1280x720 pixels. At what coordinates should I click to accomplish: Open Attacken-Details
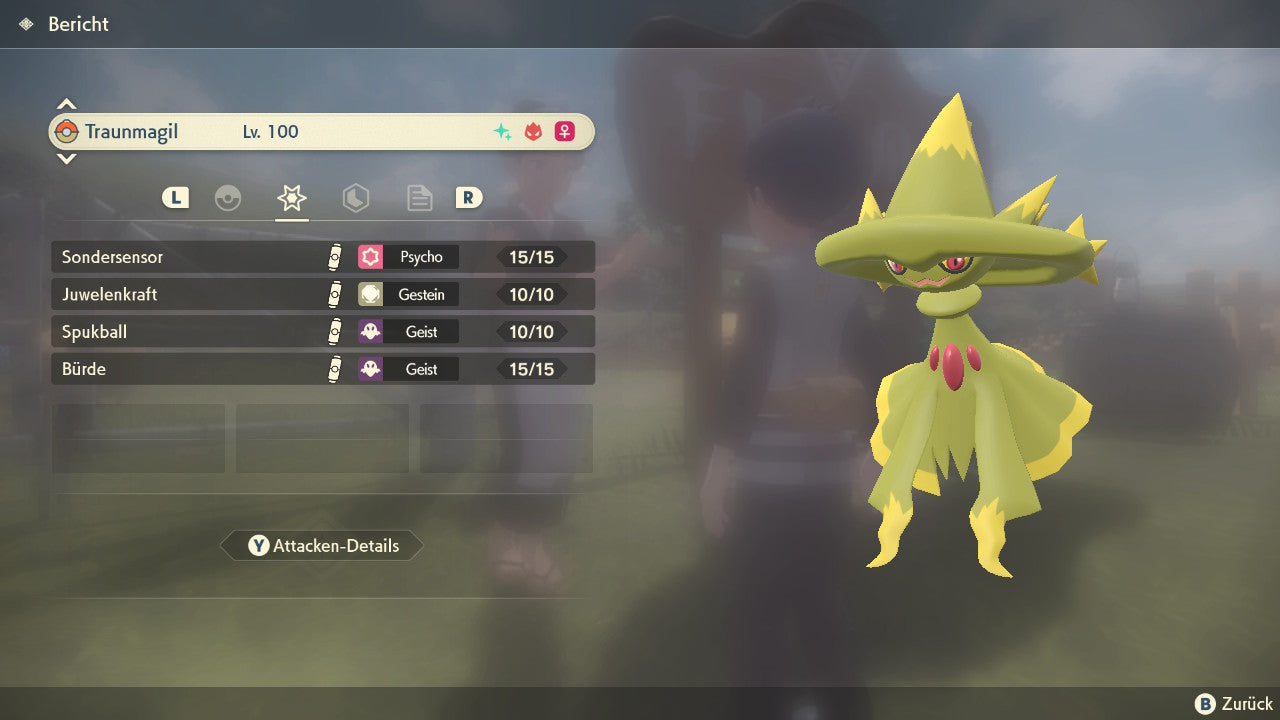pyautogui.click(x=322, y=546)
